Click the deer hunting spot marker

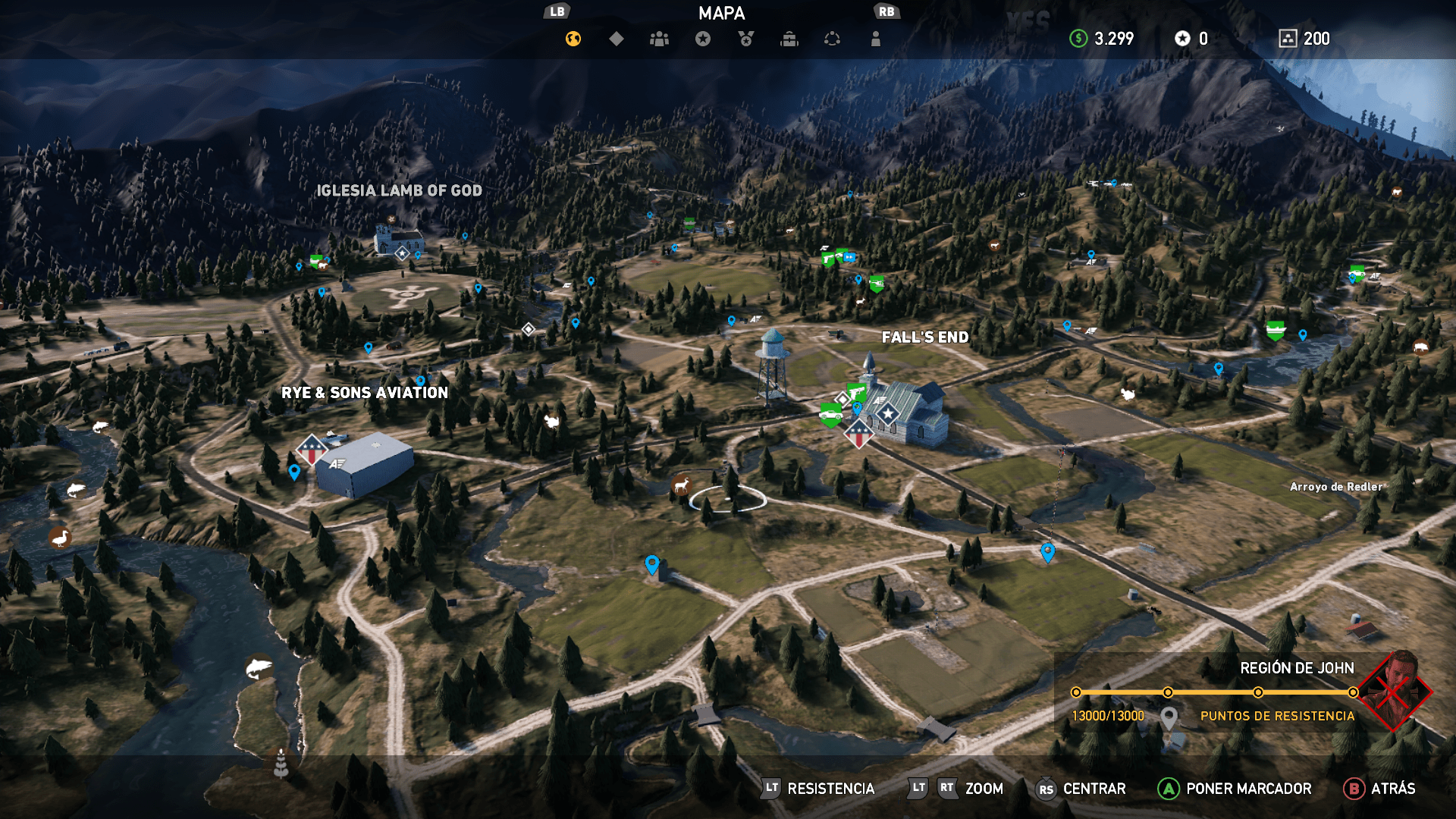point(682,485)
